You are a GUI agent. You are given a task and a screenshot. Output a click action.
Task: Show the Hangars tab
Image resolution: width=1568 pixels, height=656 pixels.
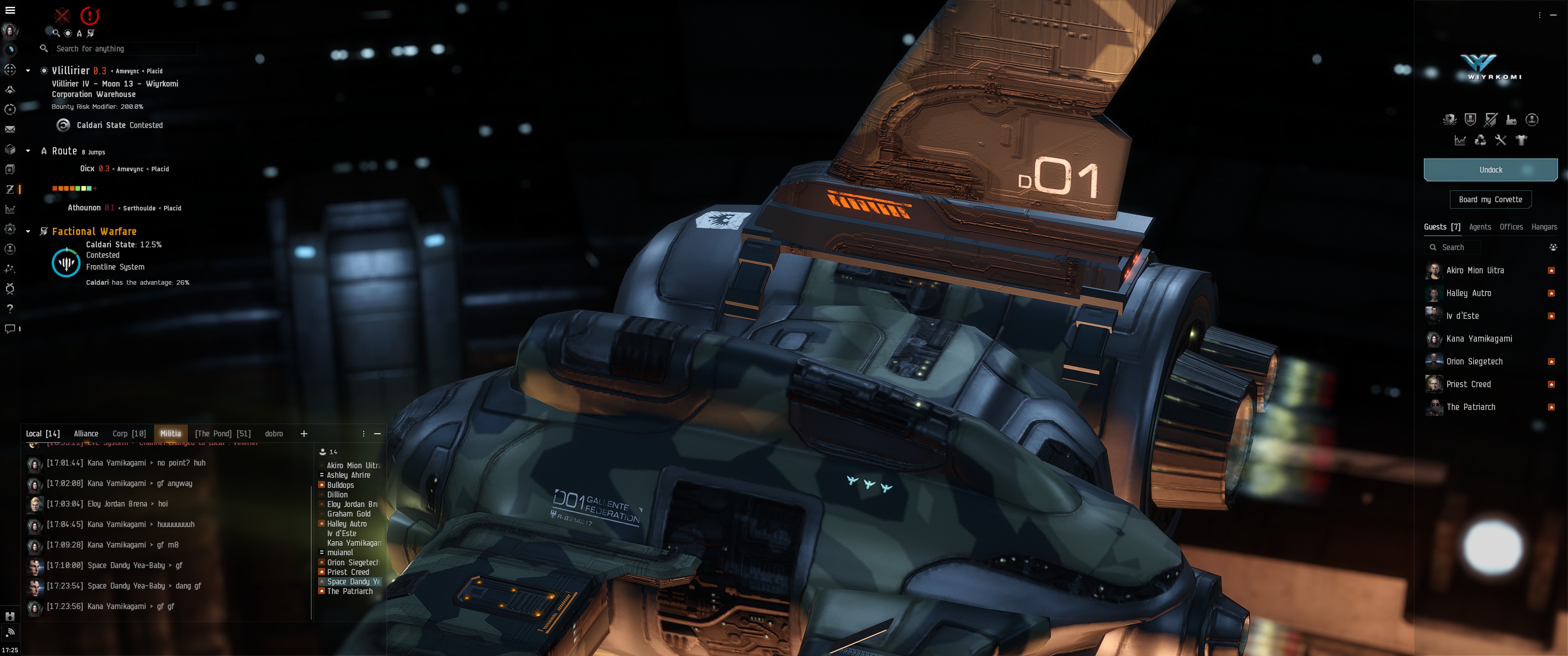coord(1544,227)
